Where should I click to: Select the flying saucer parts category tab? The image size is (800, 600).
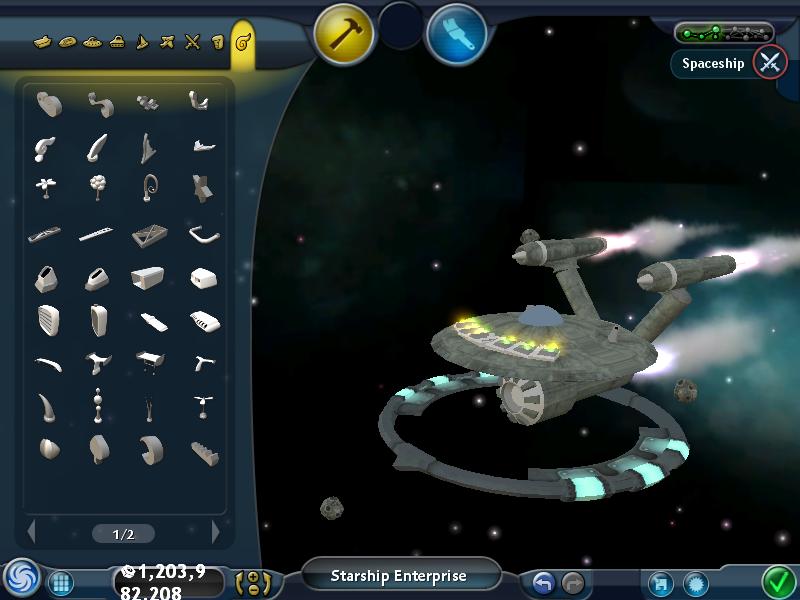[x=92, y=42]
